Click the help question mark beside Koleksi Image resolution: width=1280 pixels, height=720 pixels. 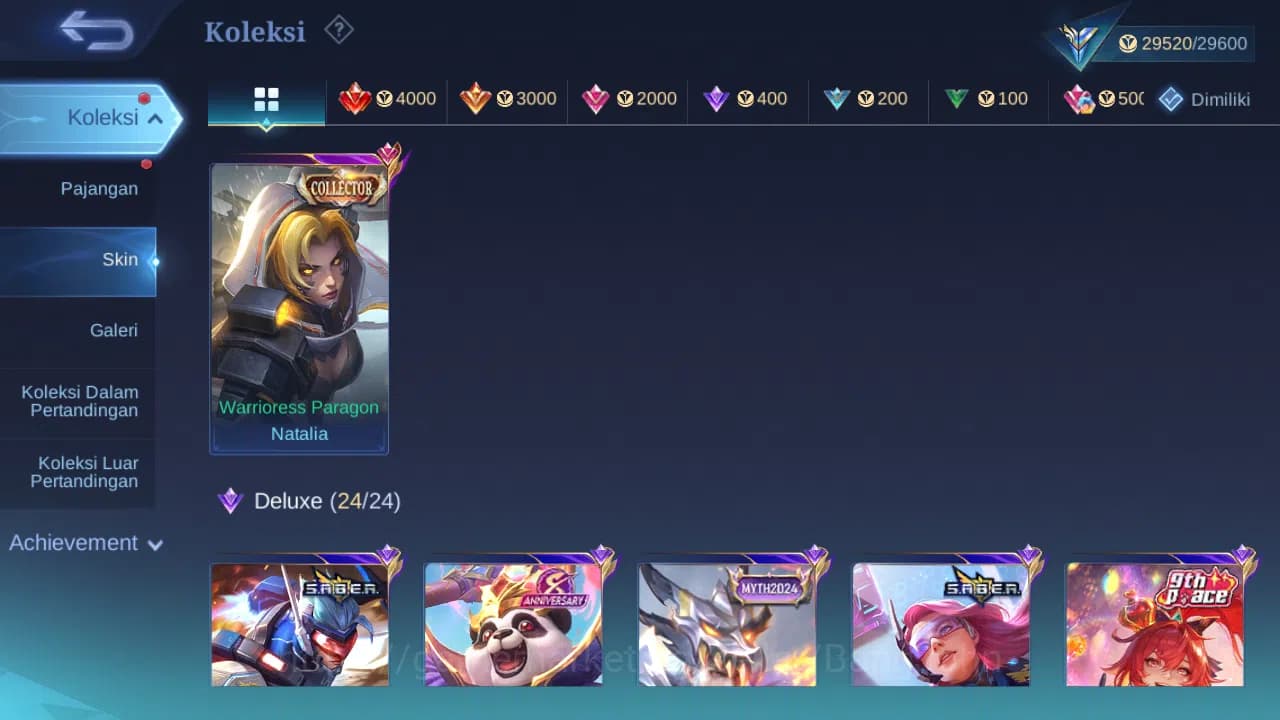tap(339, 30)
